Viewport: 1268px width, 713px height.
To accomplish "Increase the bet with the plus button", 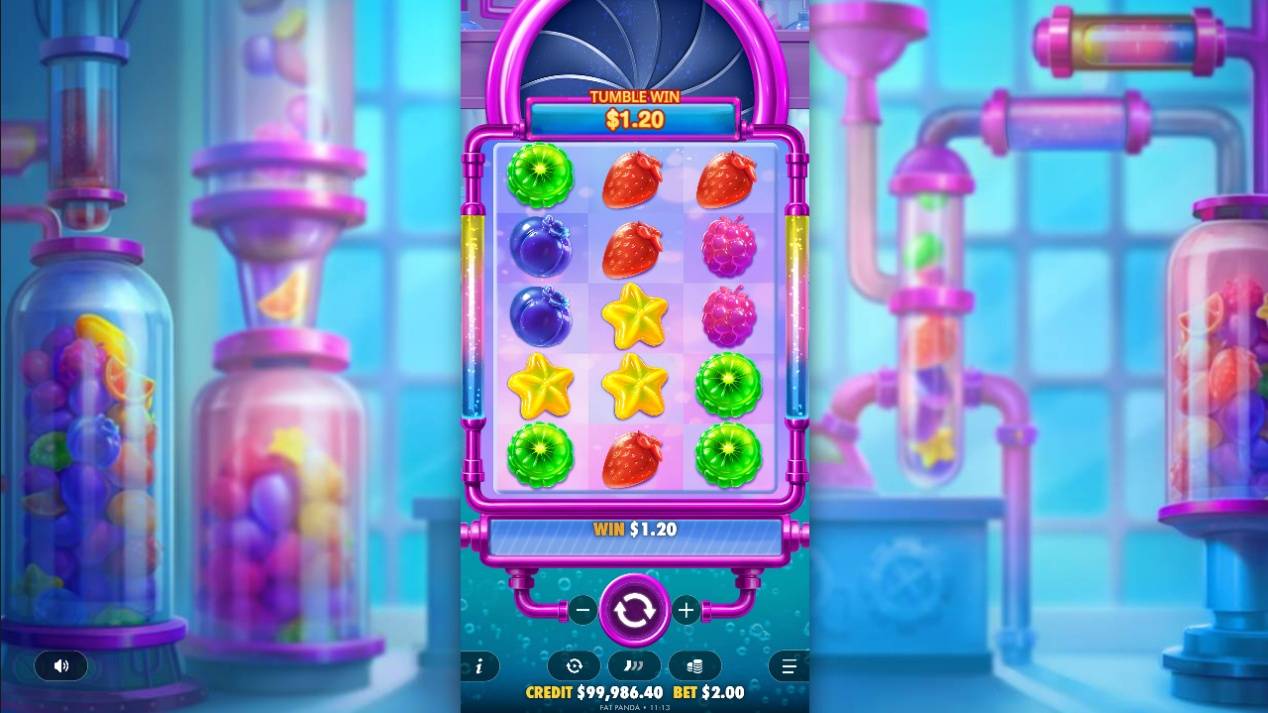I will pyautogui.click(x=686, y=610).
